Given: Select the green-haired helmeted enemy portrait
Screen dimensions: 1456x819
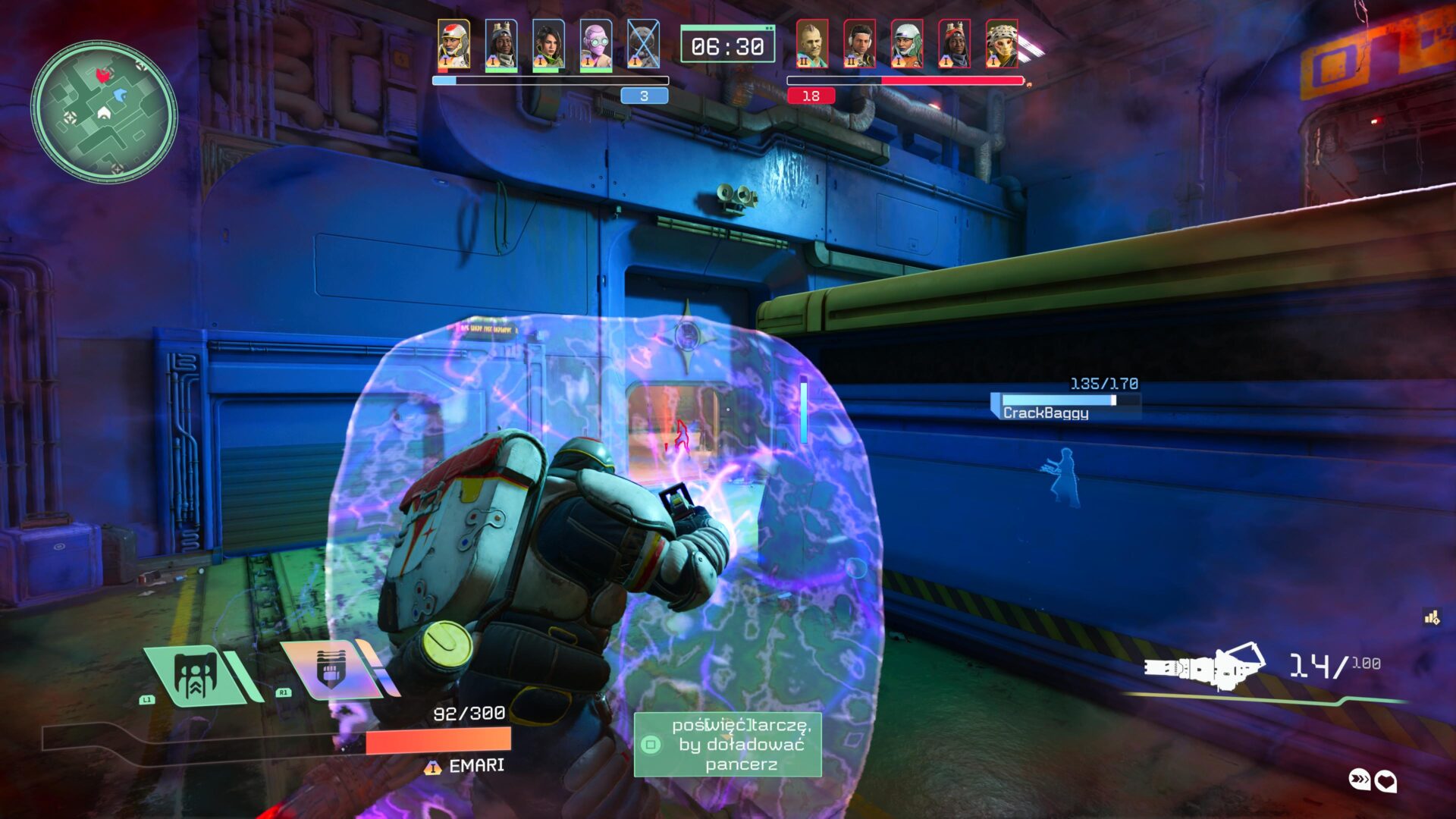Looking at the screenshot, I should [x=907, y=44].
